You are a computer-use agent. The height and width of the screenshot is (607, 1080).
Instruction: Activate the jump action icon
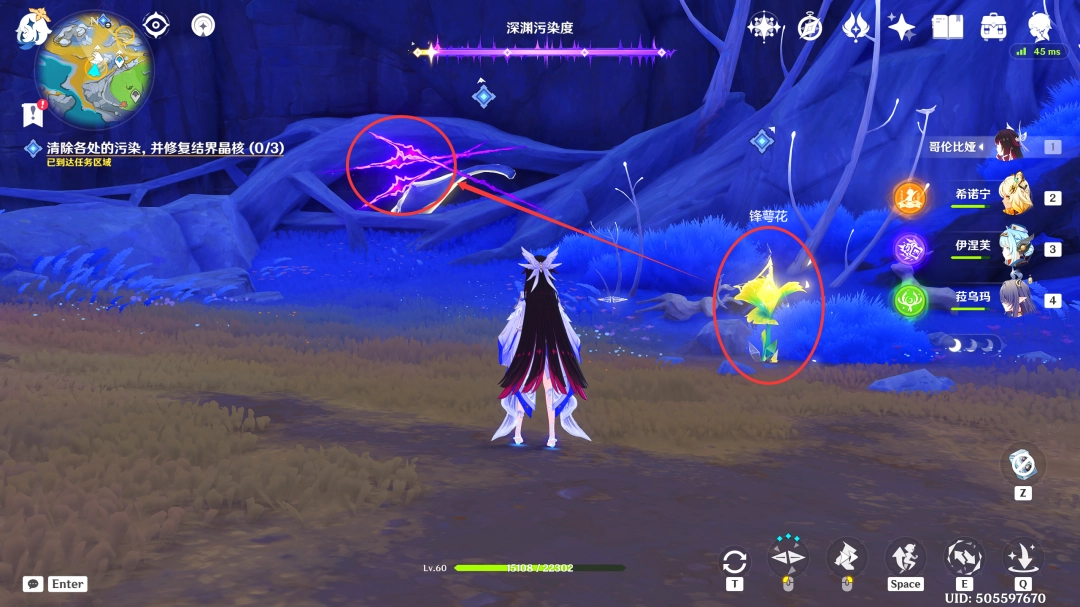click(904, 556)
